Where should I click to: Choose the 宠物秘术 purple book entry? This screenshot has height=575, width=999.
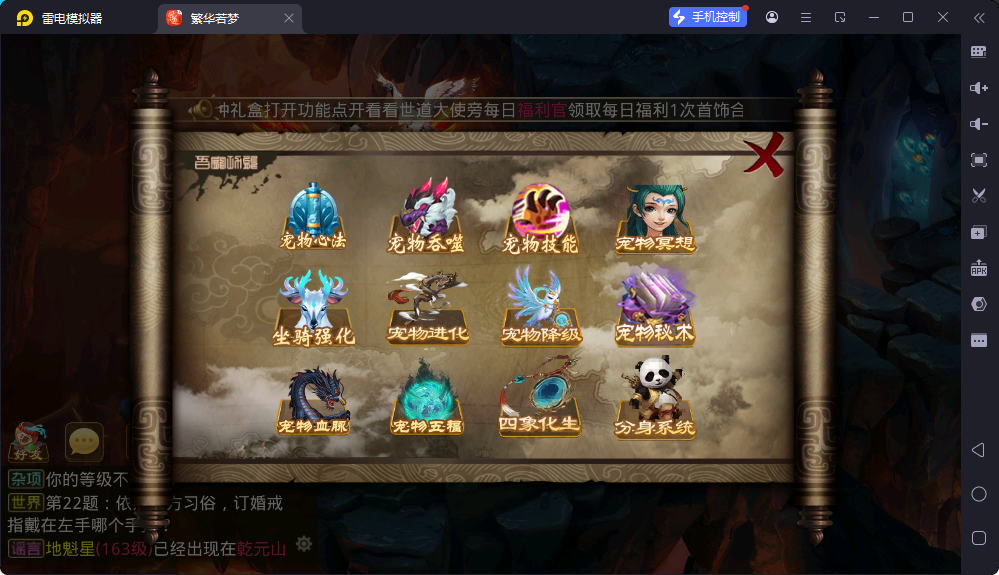pyautogui.click(x=655, y=308)
